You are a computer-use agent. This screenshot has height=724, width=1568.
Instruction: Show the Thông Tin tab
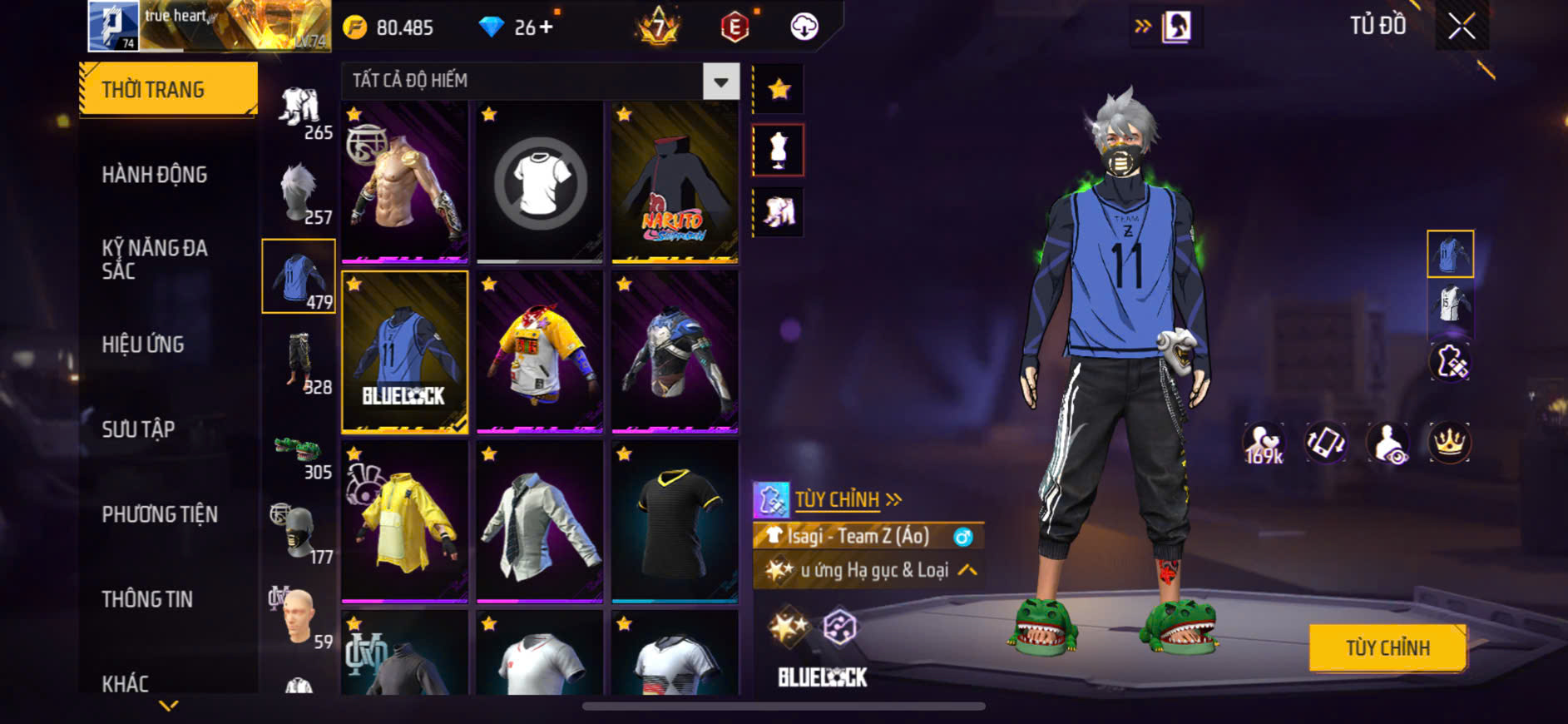point(147,599)
